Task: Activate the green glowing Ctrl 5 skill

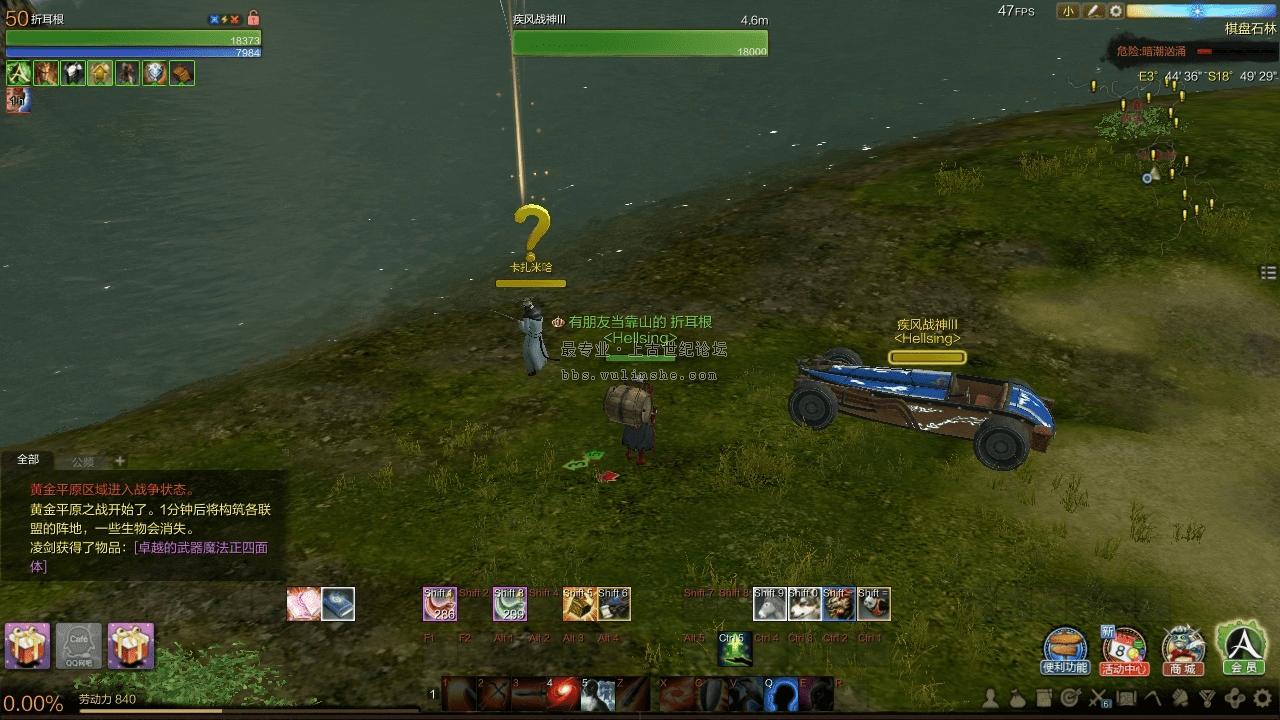Action: (735, 649)
